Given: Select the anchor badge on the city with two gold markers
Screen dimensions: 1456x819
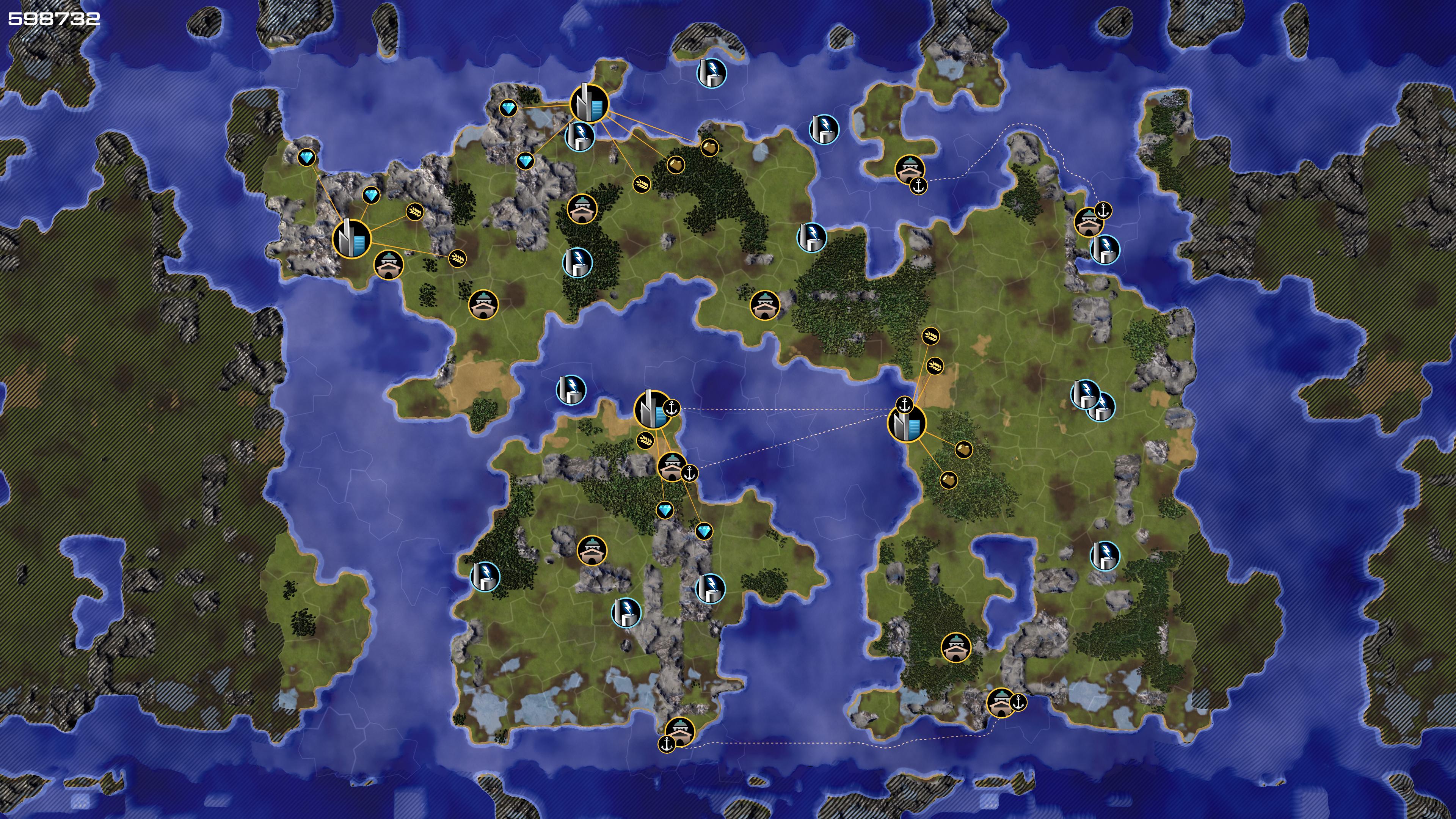Looking at the screenshot, I should click(905, 405).
